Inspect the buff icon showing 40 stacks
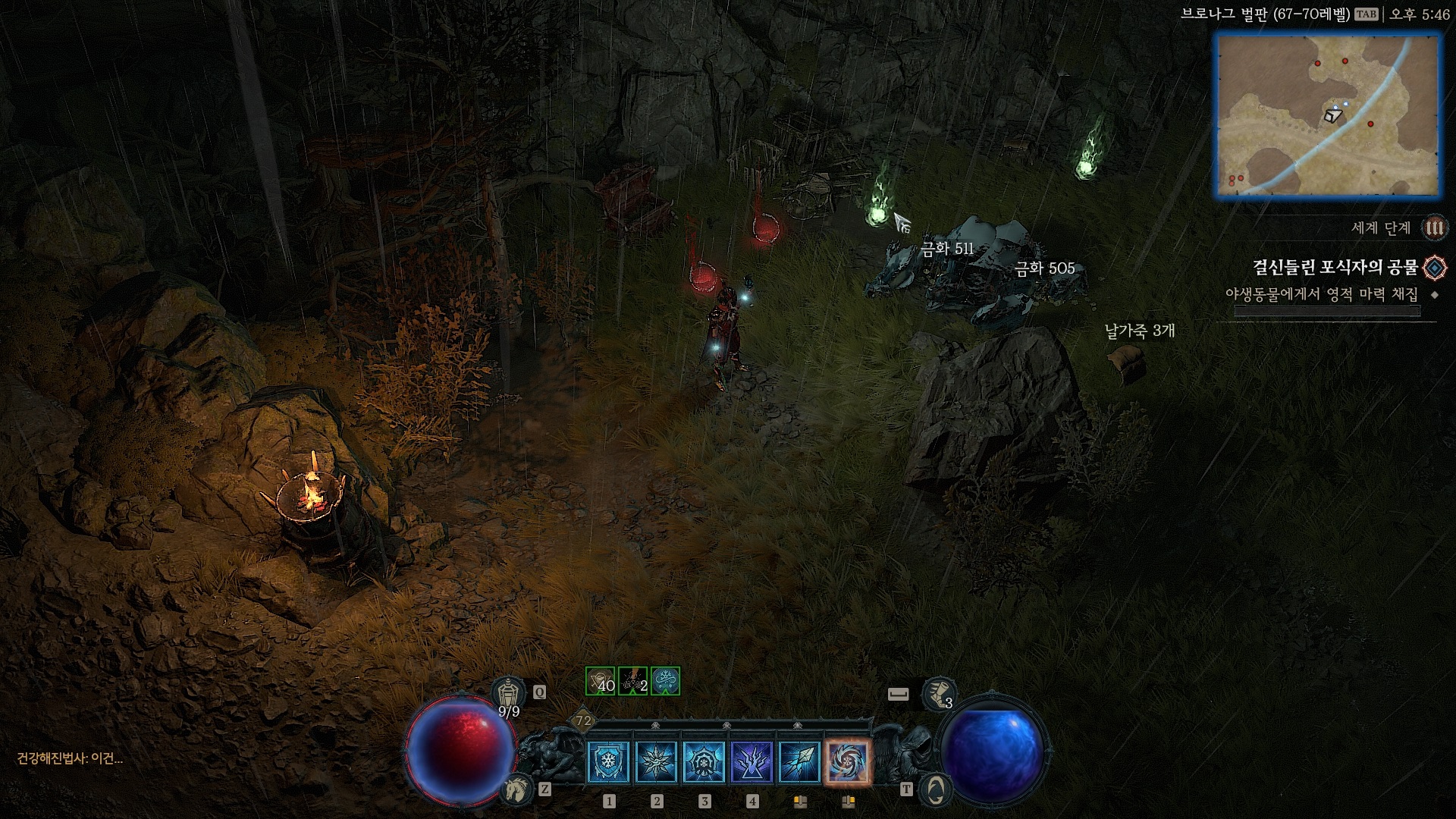The width and height of the screenshot is (1456, 819). point(600,681)
